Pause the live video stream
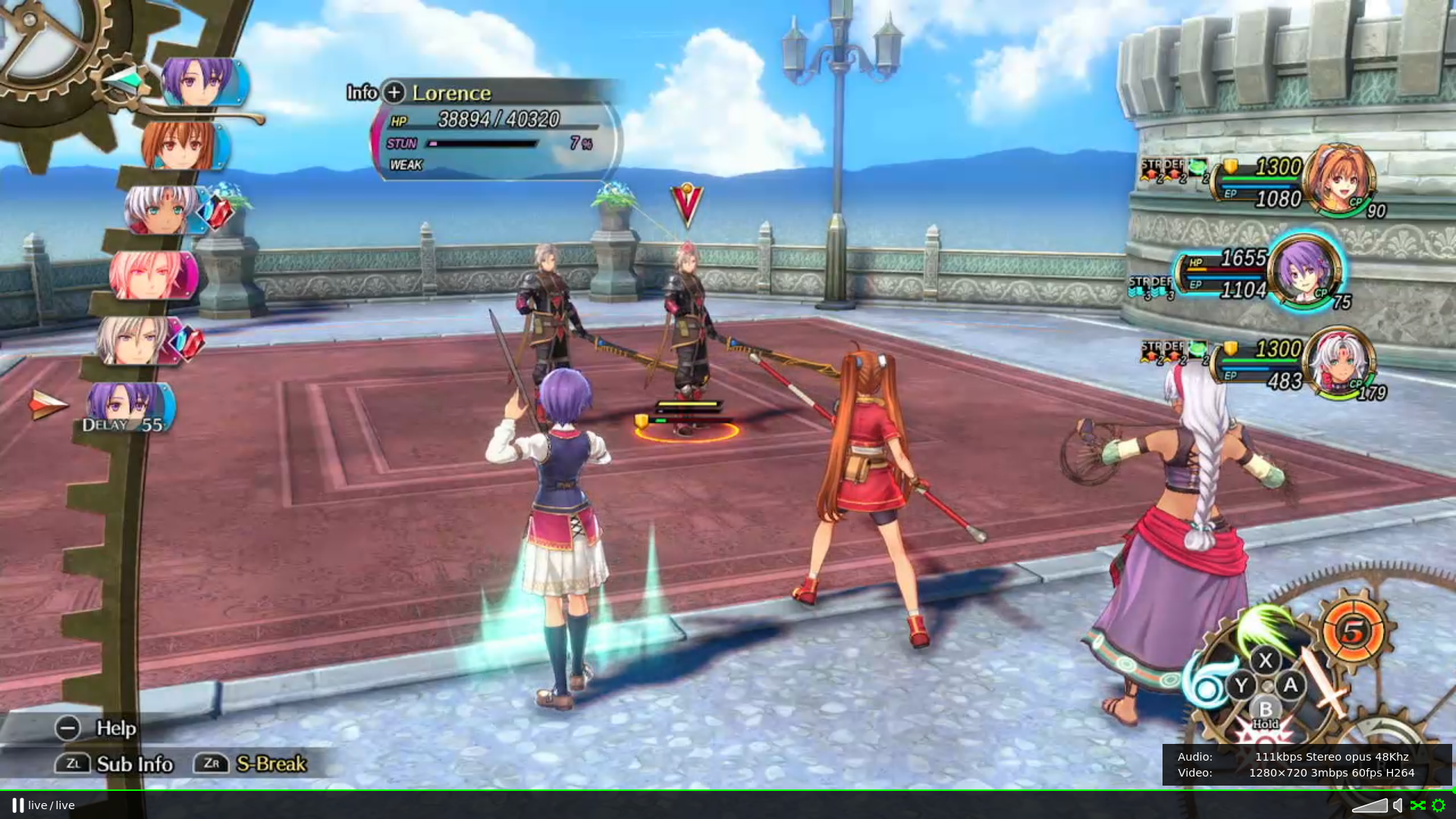 coord(17,805)
